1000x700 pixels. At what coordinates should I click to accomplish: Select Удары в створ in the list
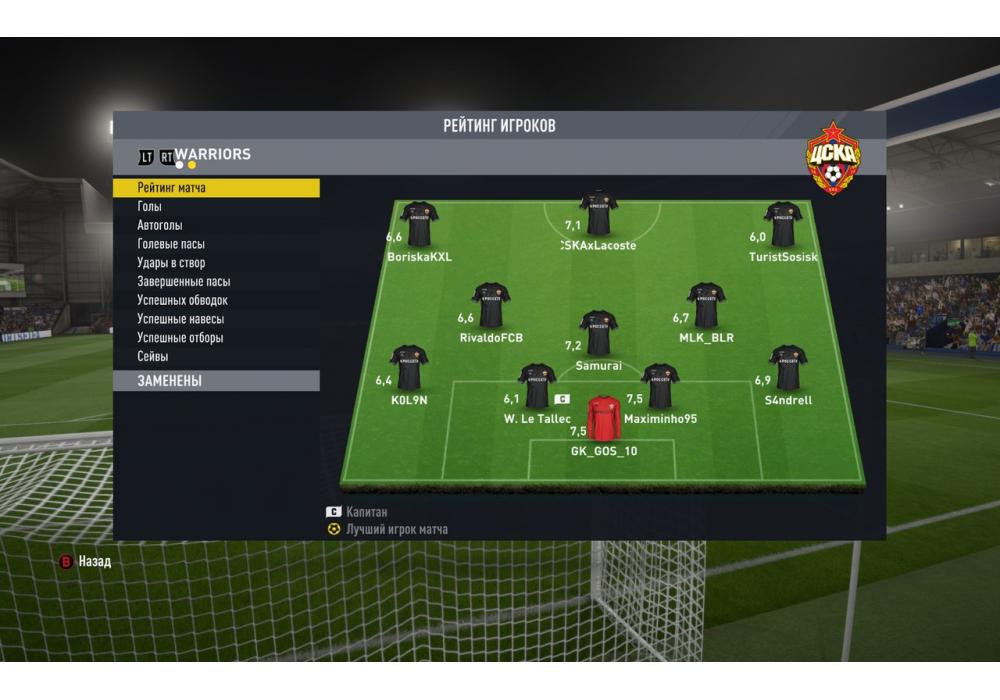click(x=171, y=263)
